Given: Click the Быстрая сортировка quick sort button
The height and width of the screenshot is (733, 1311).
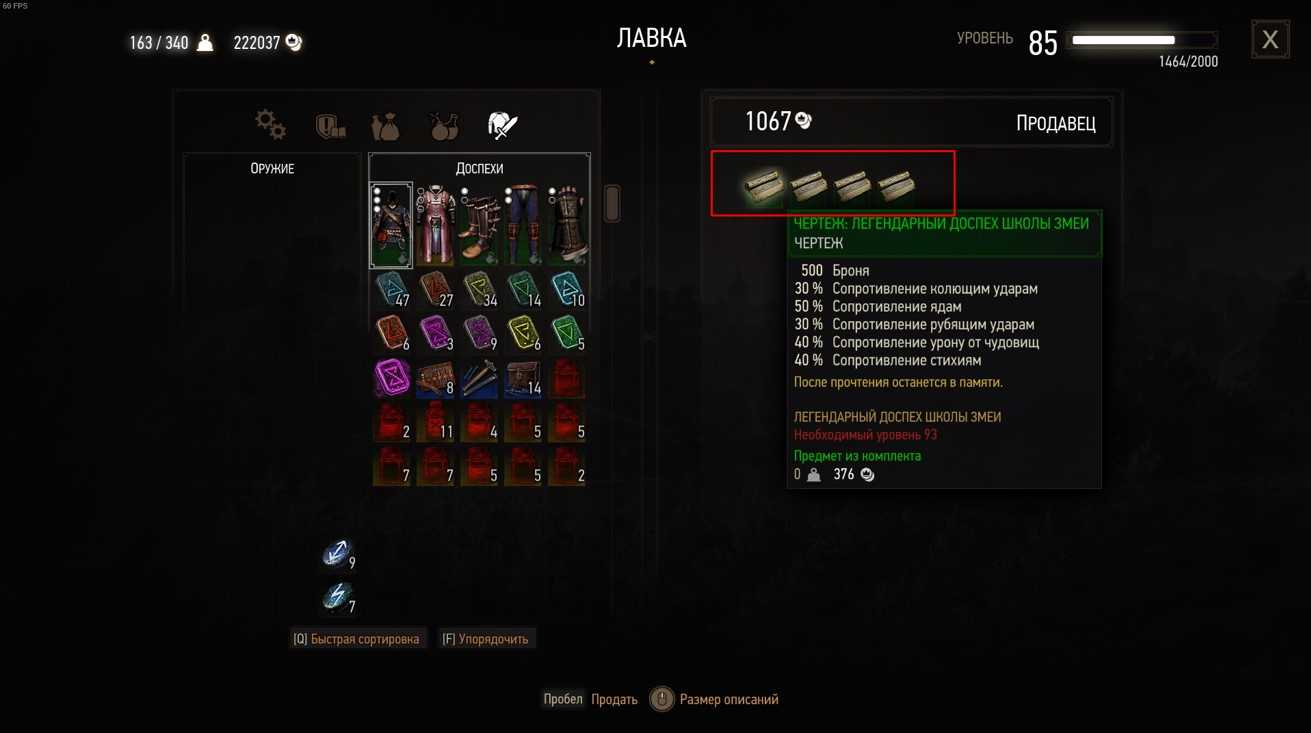Looking at the screenshot, I should [357, 639].
